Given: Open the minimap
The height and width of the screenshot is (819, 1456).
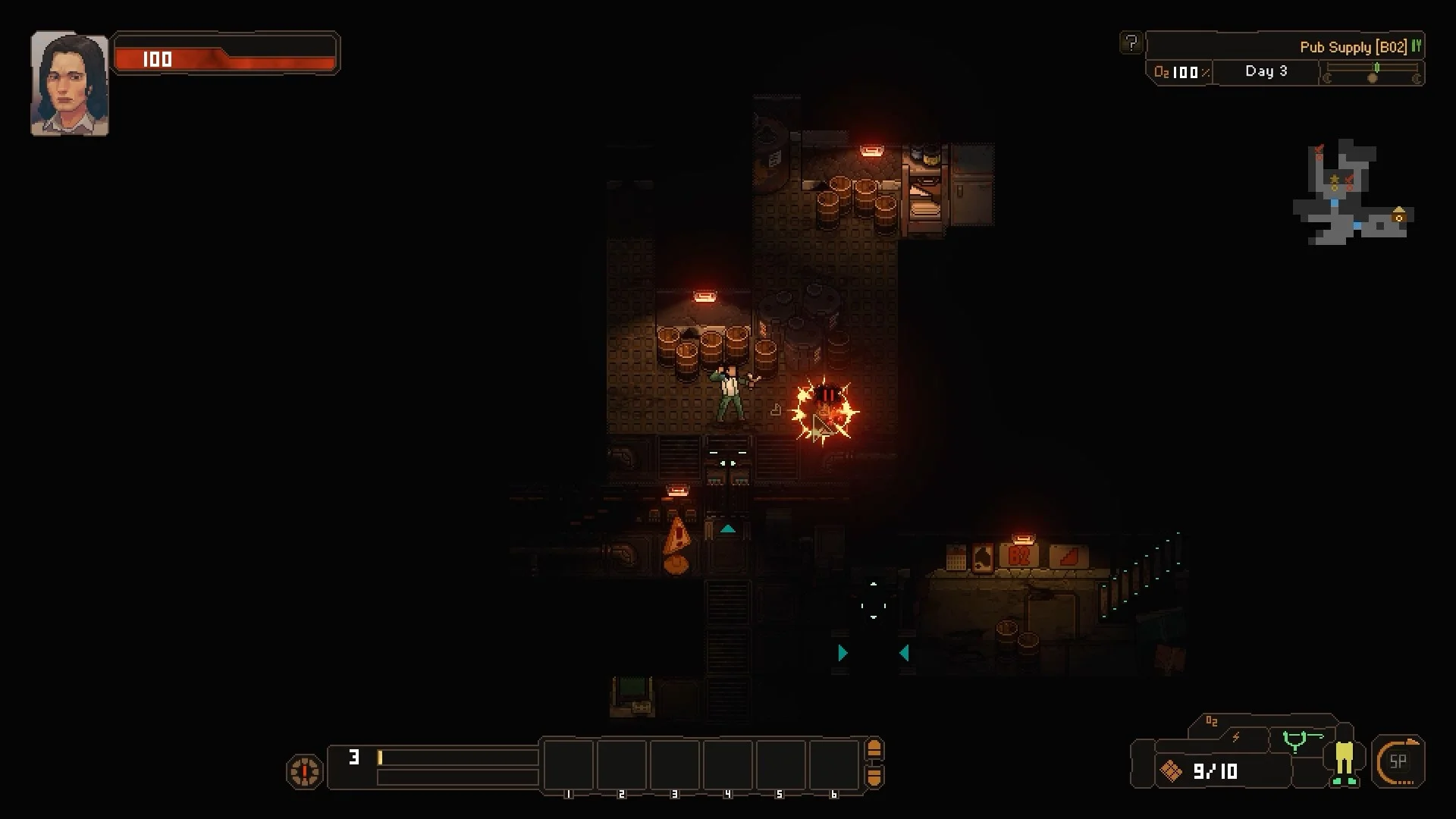Looking at the screenshot, I should pos(1351,193).
